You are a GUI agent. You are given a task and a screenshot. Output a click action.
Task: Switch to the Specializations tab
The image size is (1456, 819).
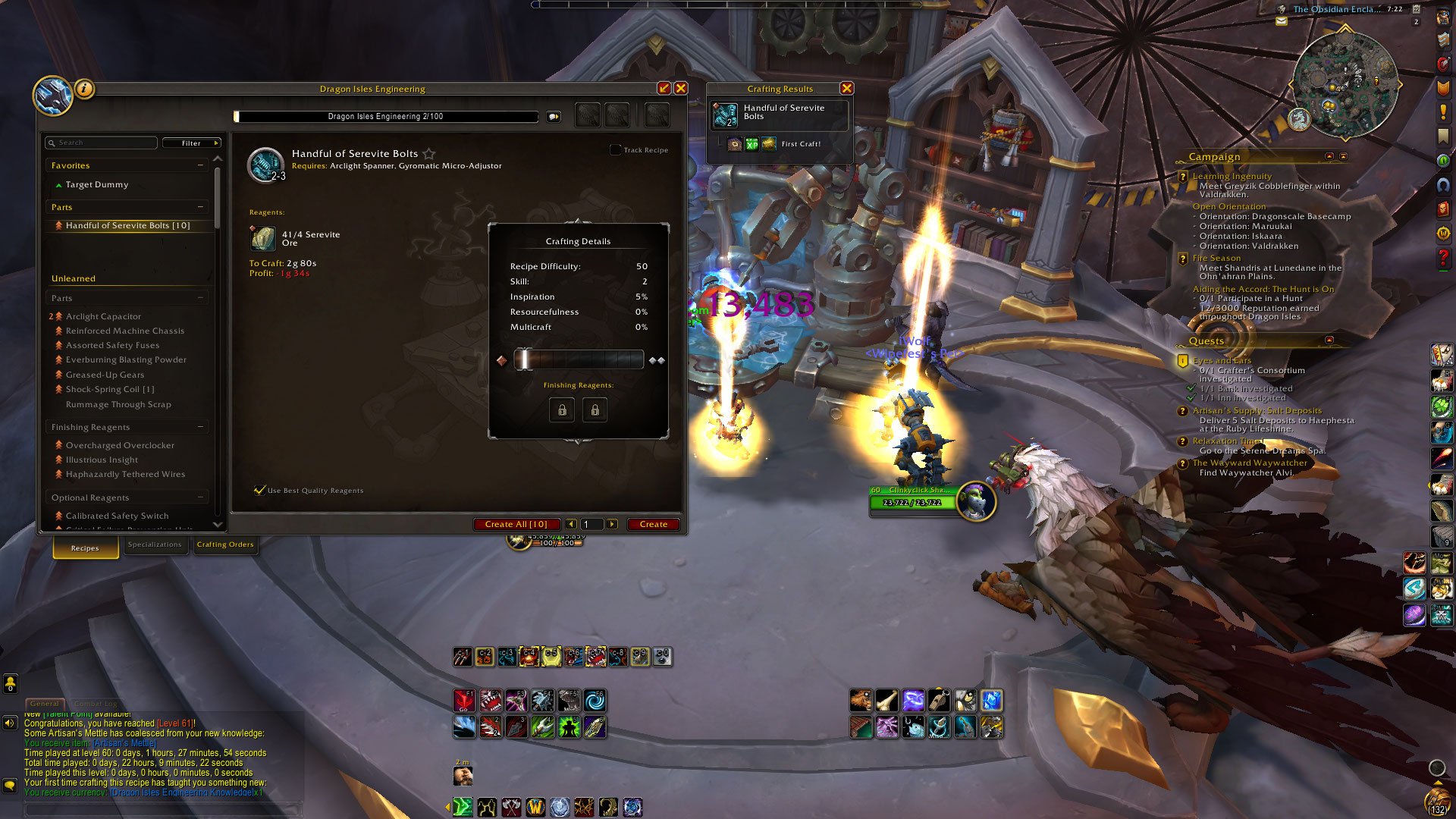pos(155,544)
